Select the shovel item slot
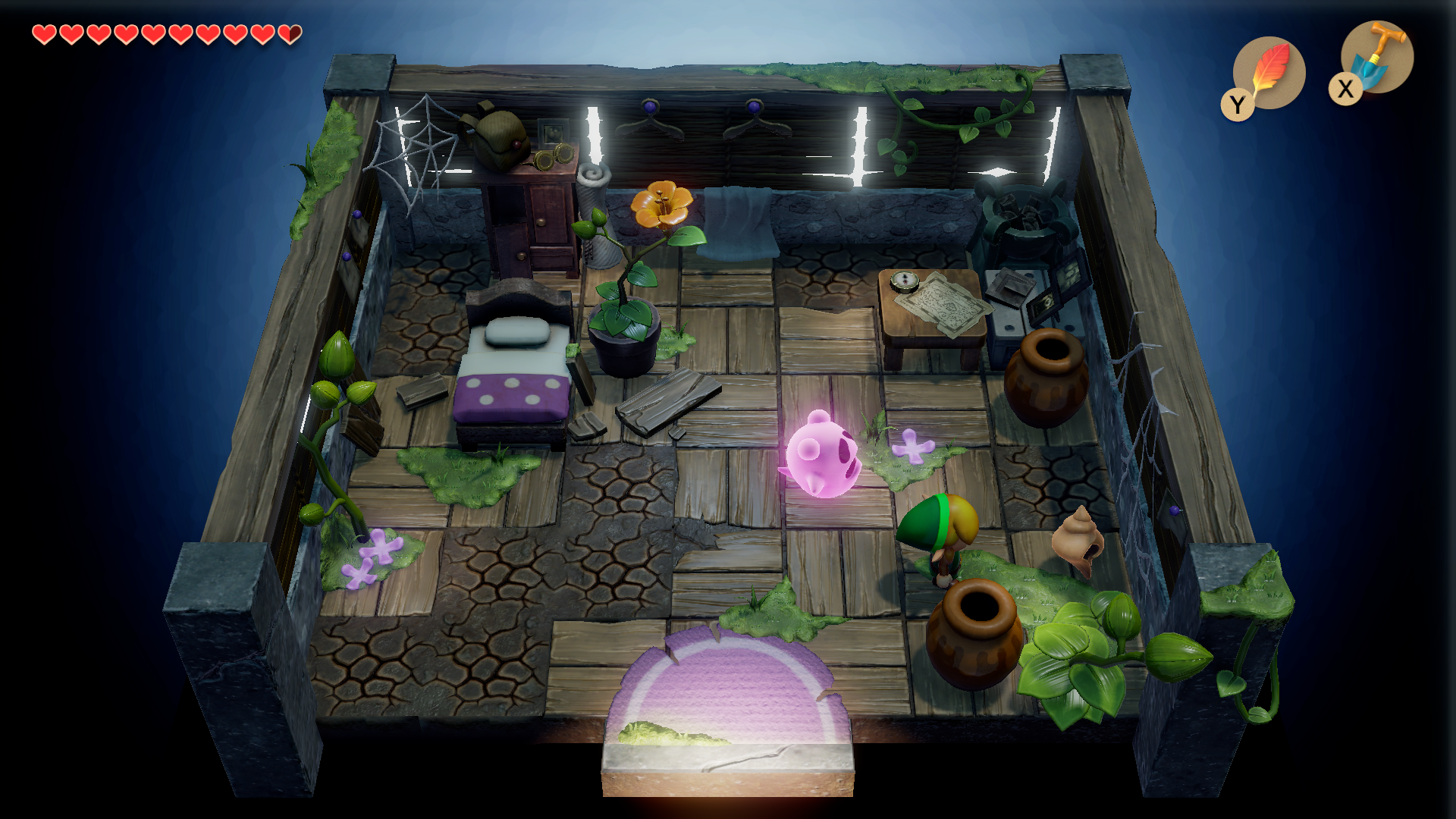Screen dimensions: 1456x819 click(x=1376, y=57)
